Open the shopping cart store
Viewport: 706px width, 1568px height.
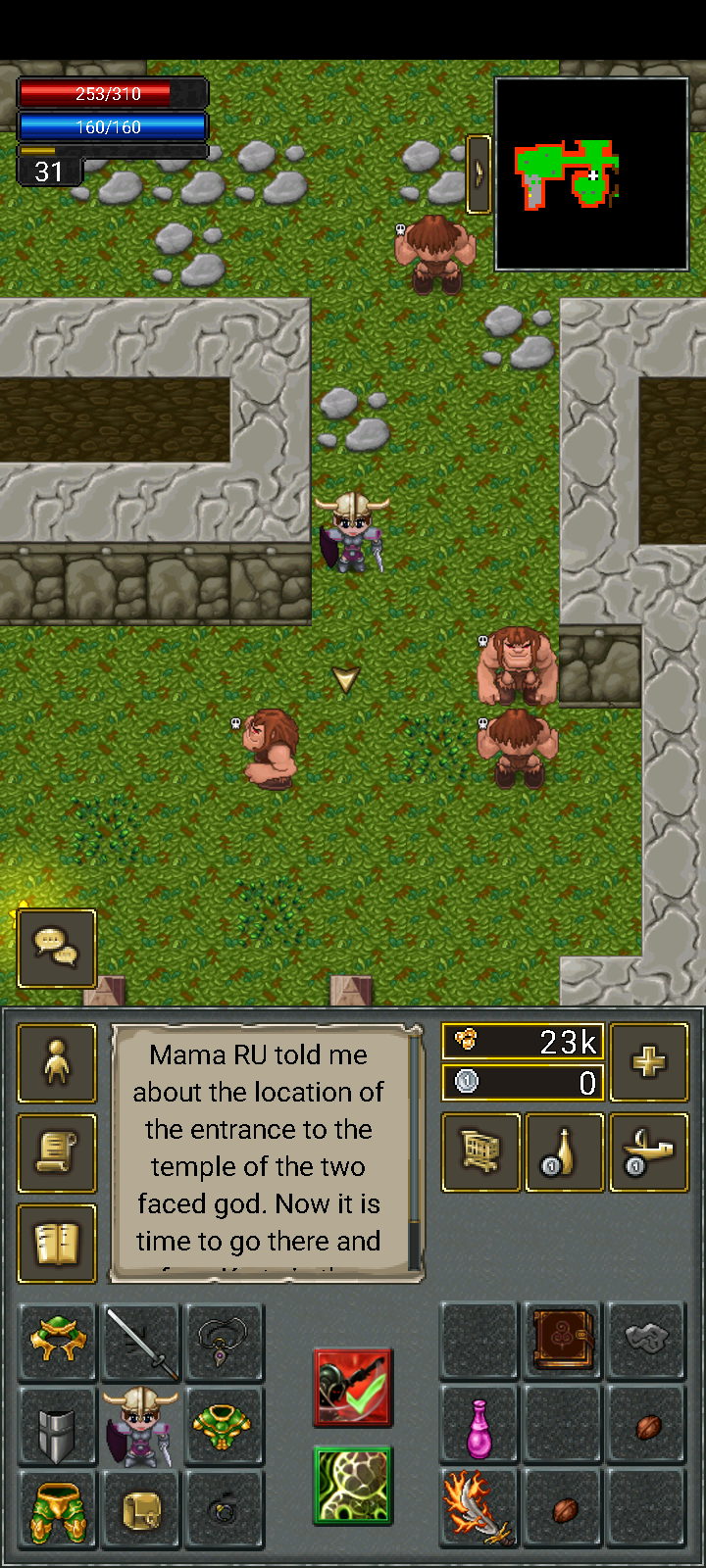point(480,1152)
